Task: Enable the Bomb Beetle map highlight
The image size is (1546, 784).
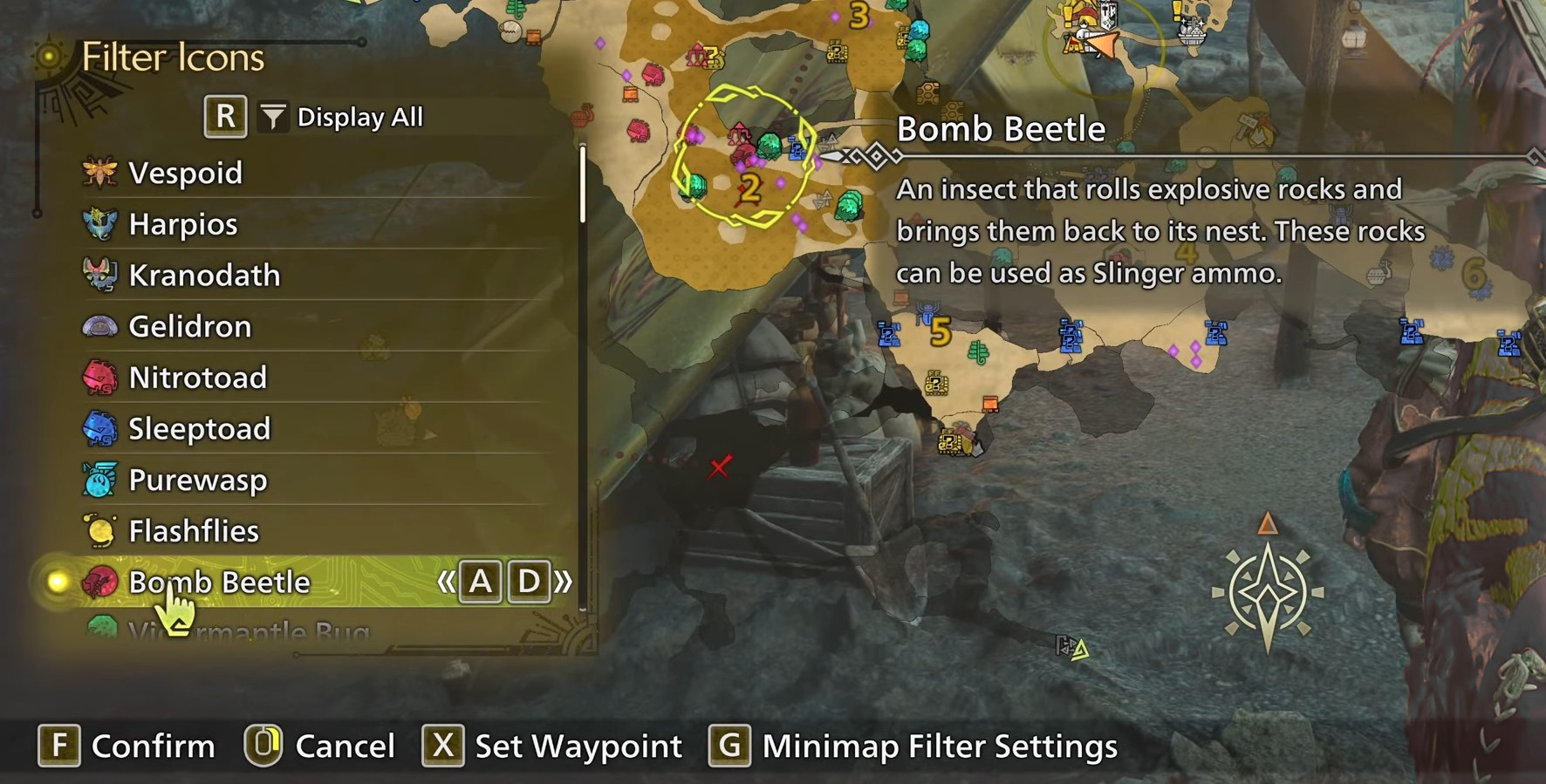Action: coord(57,583)
